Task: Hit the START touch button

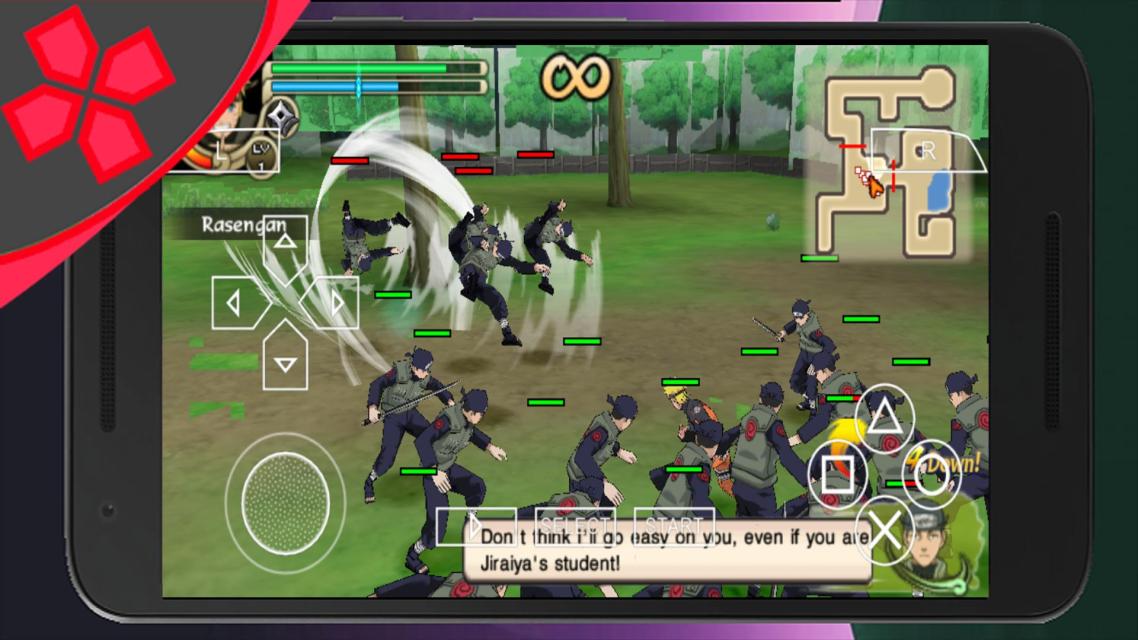Action: tap(674, 526)
